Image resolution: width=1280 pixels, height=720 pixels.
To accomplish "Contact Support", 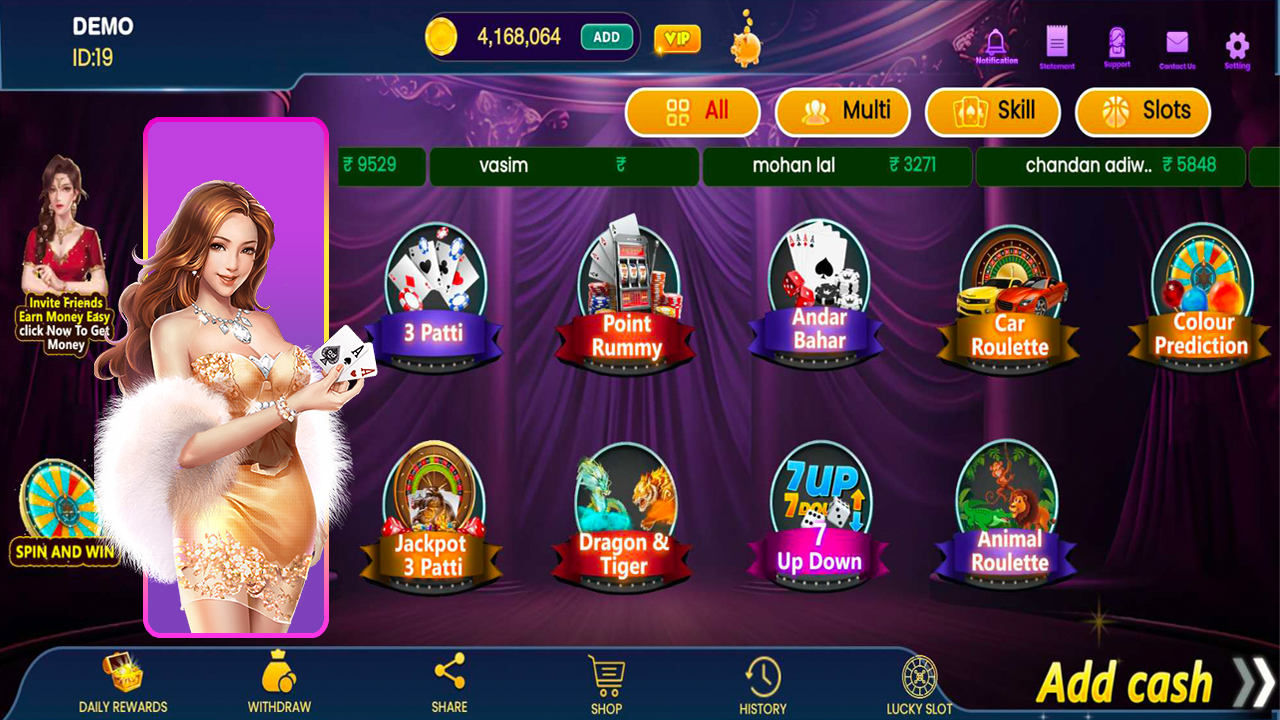I will [1116, 40].
